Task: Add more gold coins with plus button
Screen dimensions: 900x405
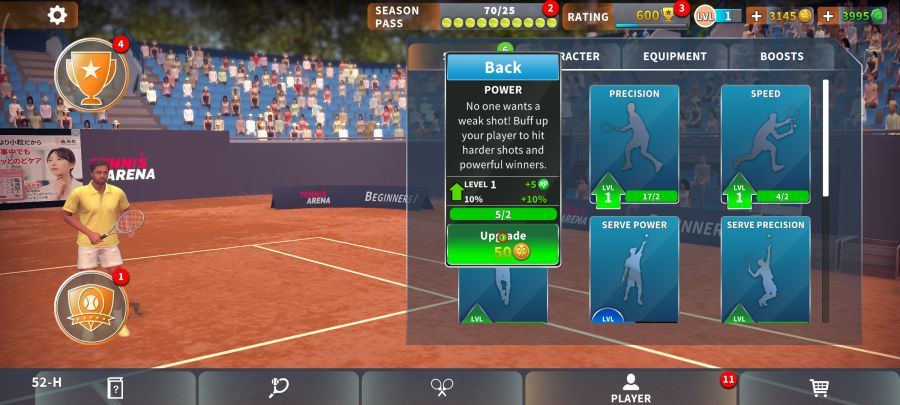Action: click(x=756, y=16)
